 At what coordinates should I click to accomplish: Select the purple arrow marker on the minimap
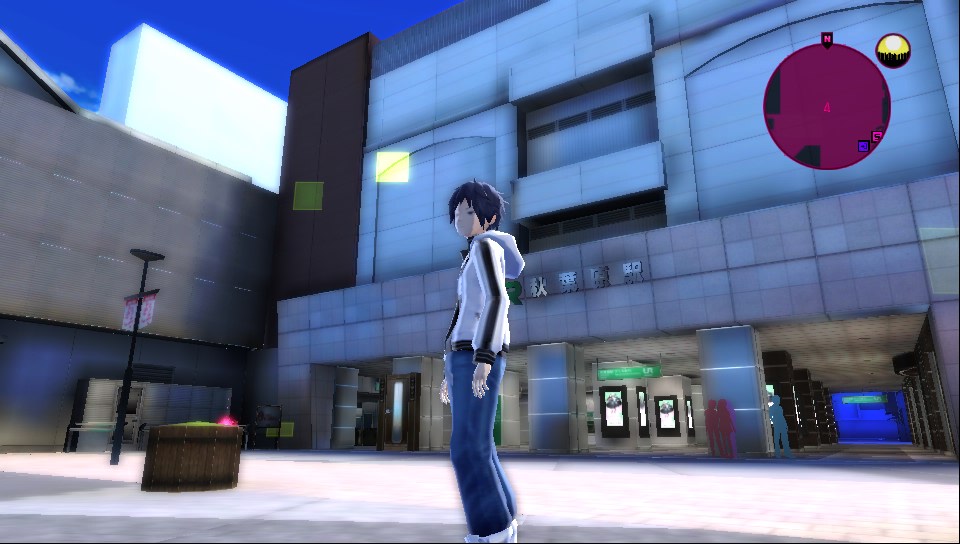(863, 146)
